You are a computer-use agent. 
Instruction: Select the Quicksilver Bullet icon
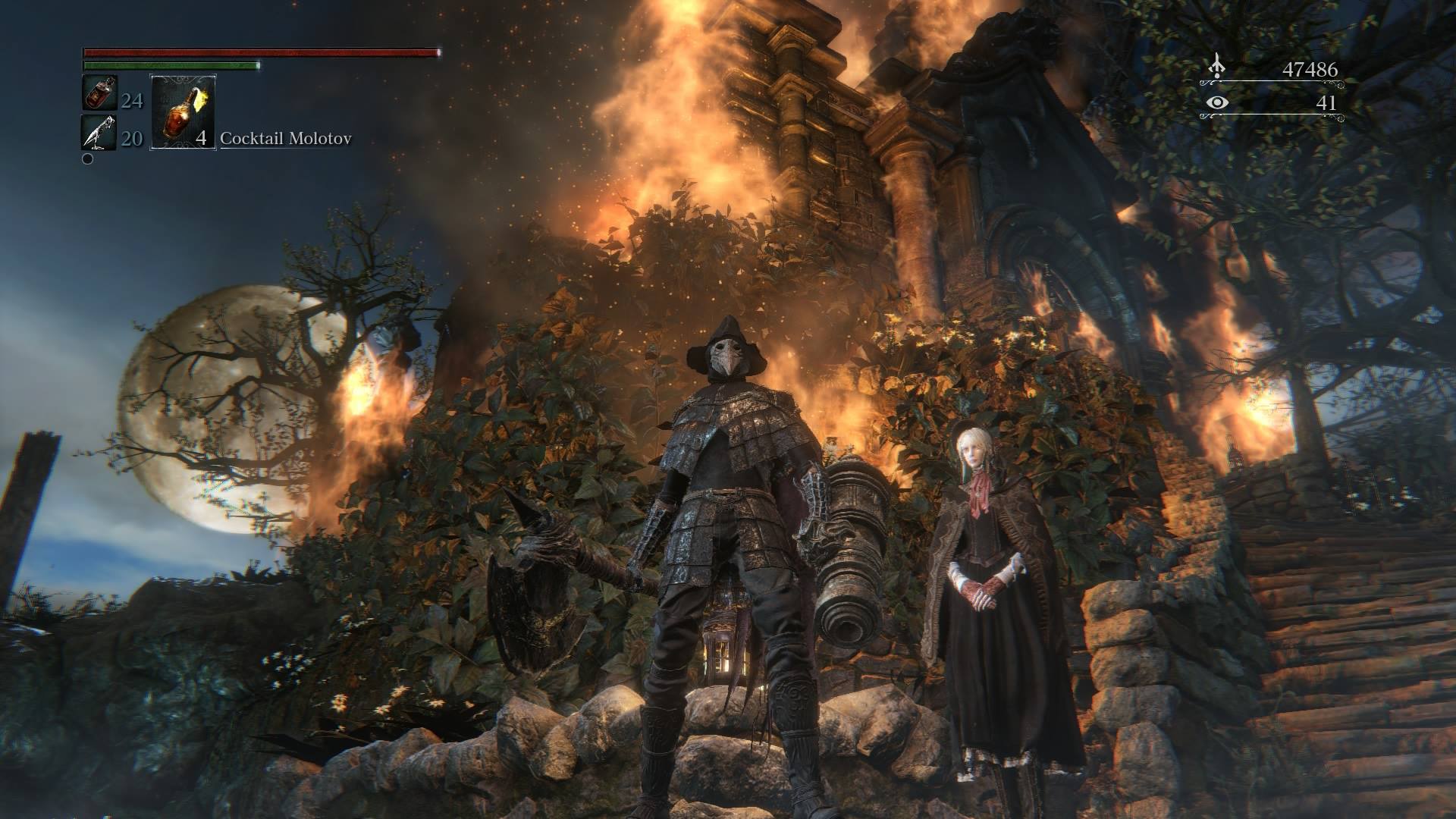99,133
